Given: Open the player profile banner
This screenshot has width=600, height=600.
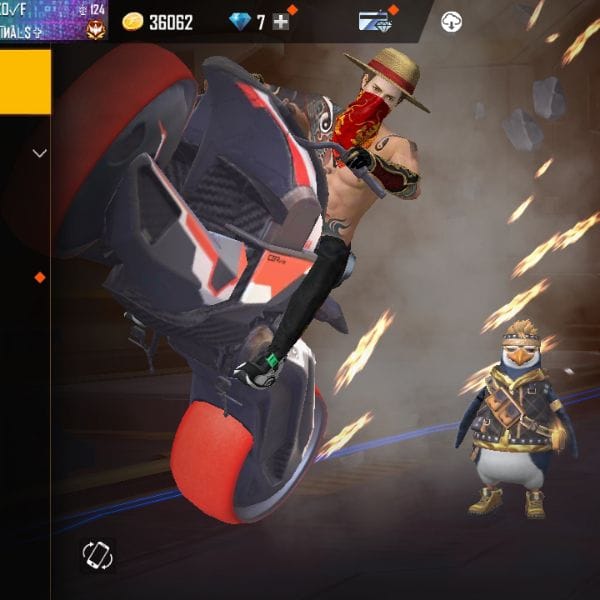Looking at the screenshot, I should 52,20.
